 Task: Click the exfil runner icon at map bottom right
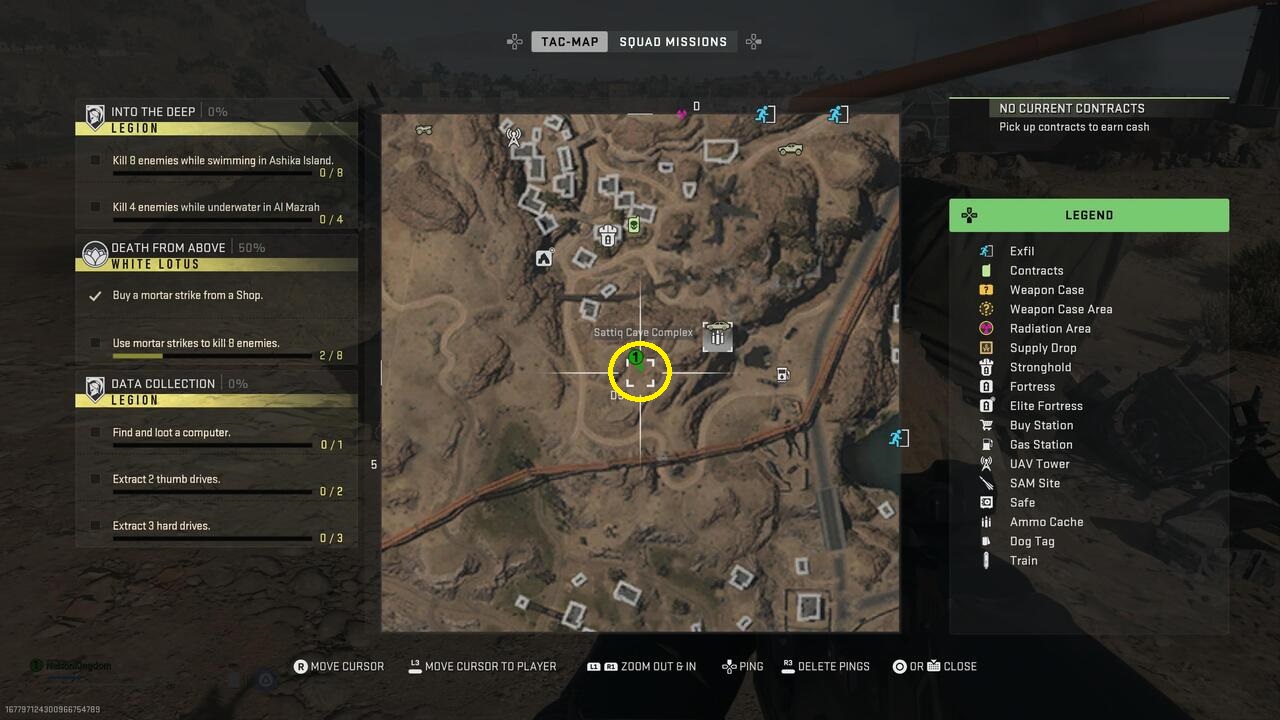[897, 437]
